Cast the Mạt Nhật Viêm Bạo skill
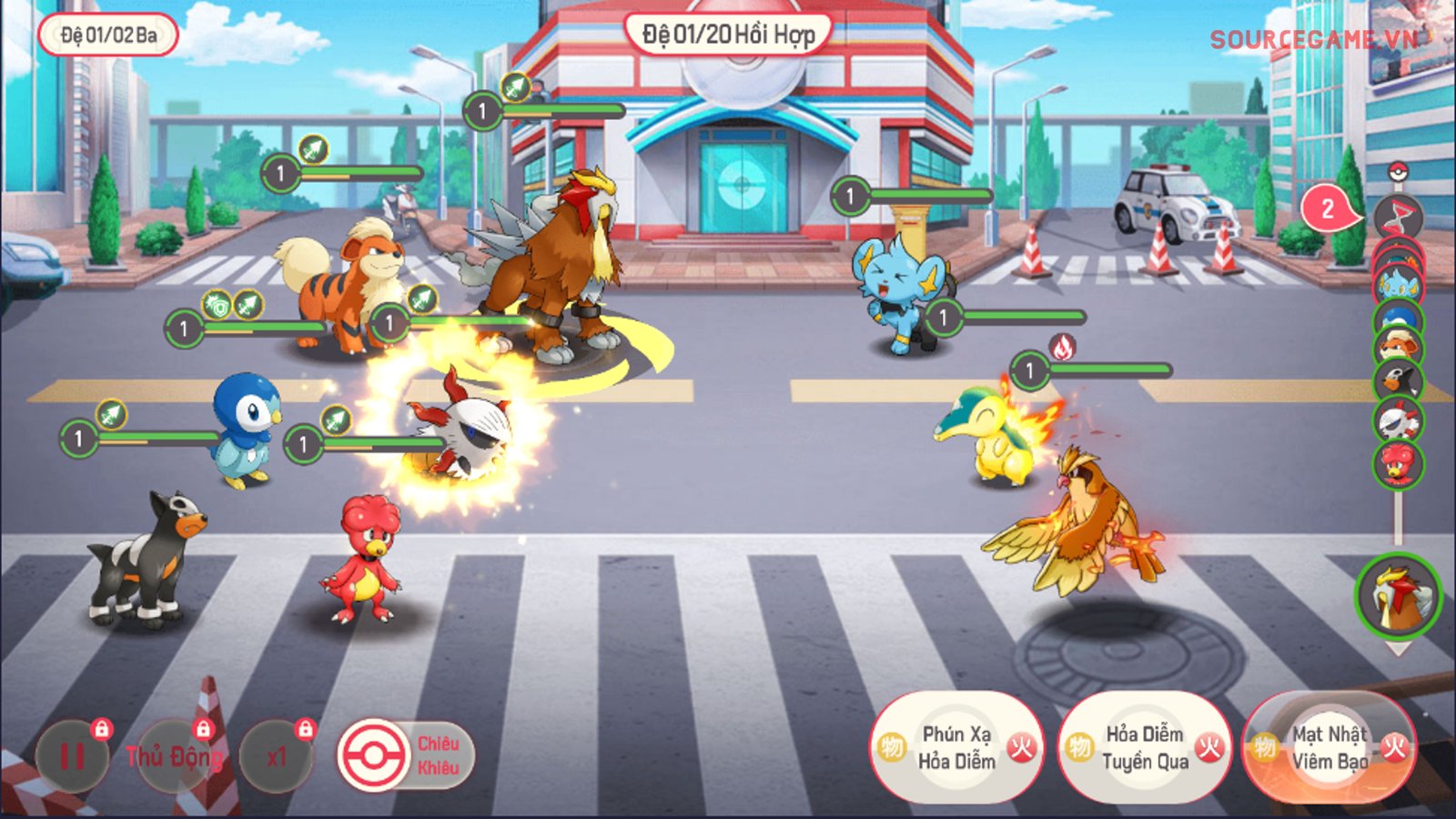This screenshot has height=819, width=1456. tap(1330, 748)
